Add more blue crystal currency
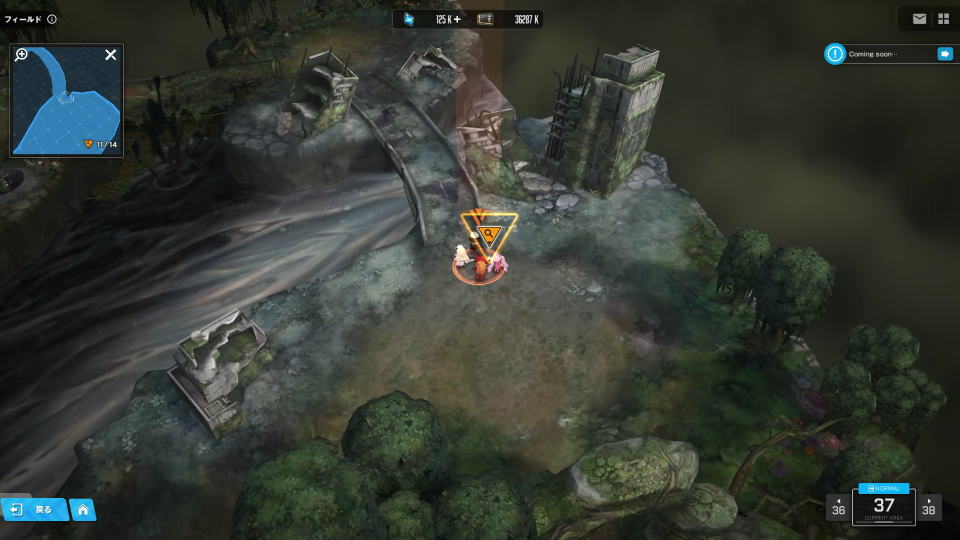Image resolution: width=960 pixels, height=540 pixels. click(457, 19)
